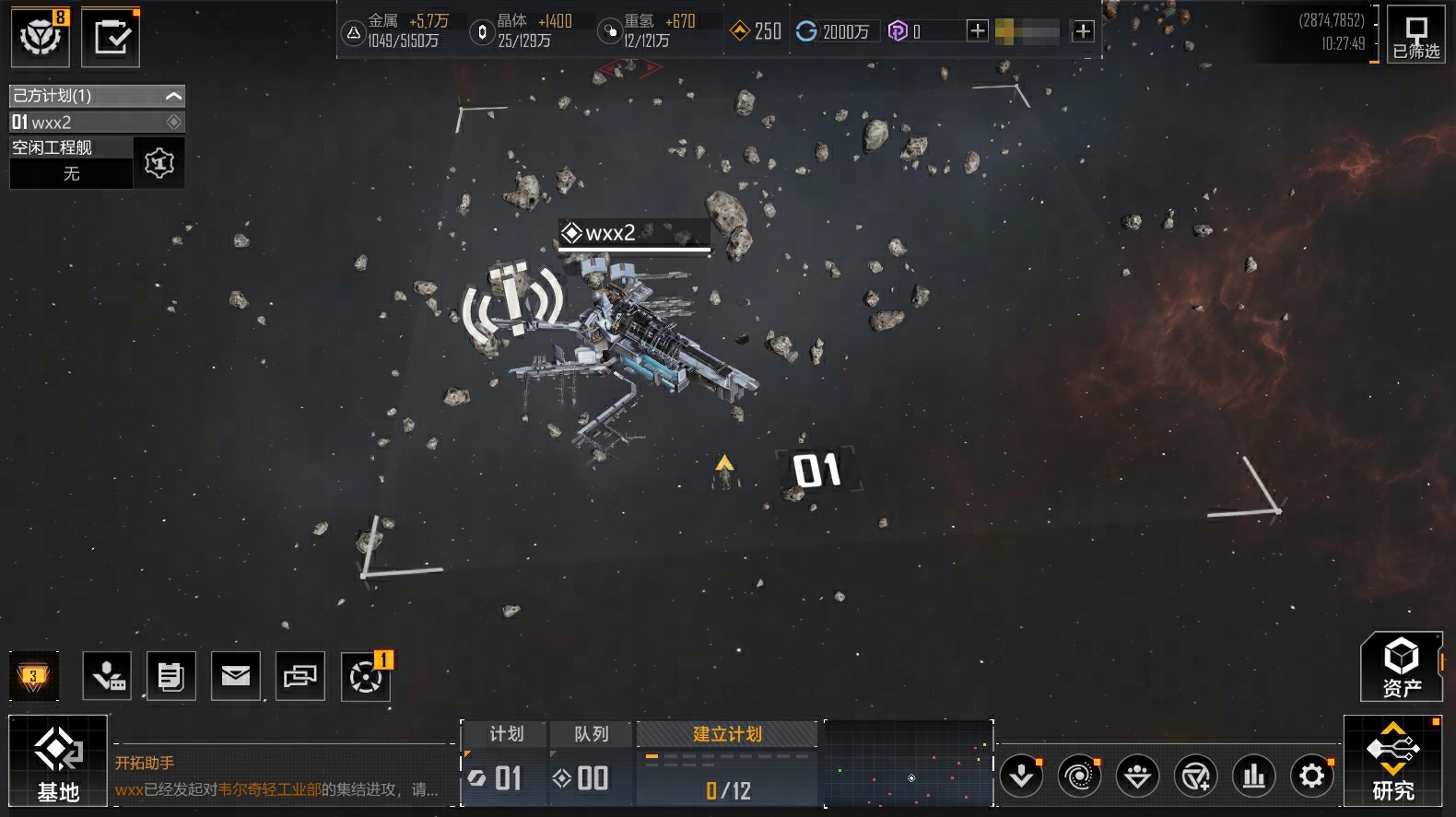Click the plus button beside the purple currency
Viewport: 1456px width, 817px height.
click(977, 31)
